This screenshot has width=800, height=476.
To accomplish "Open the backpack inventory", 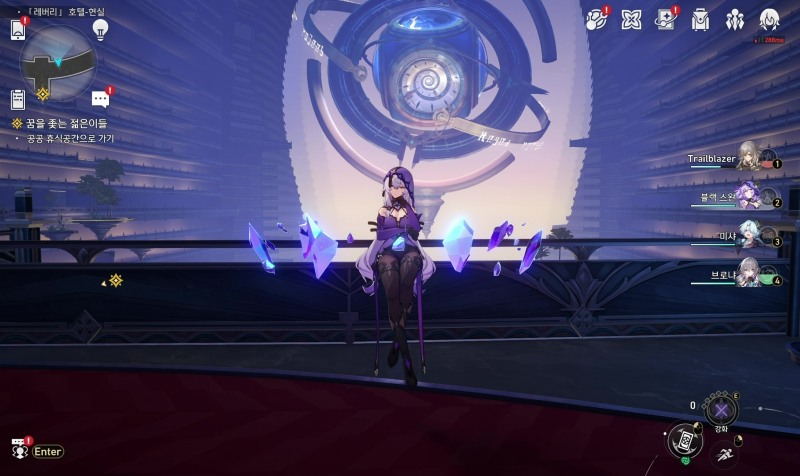I will point(700,19).
